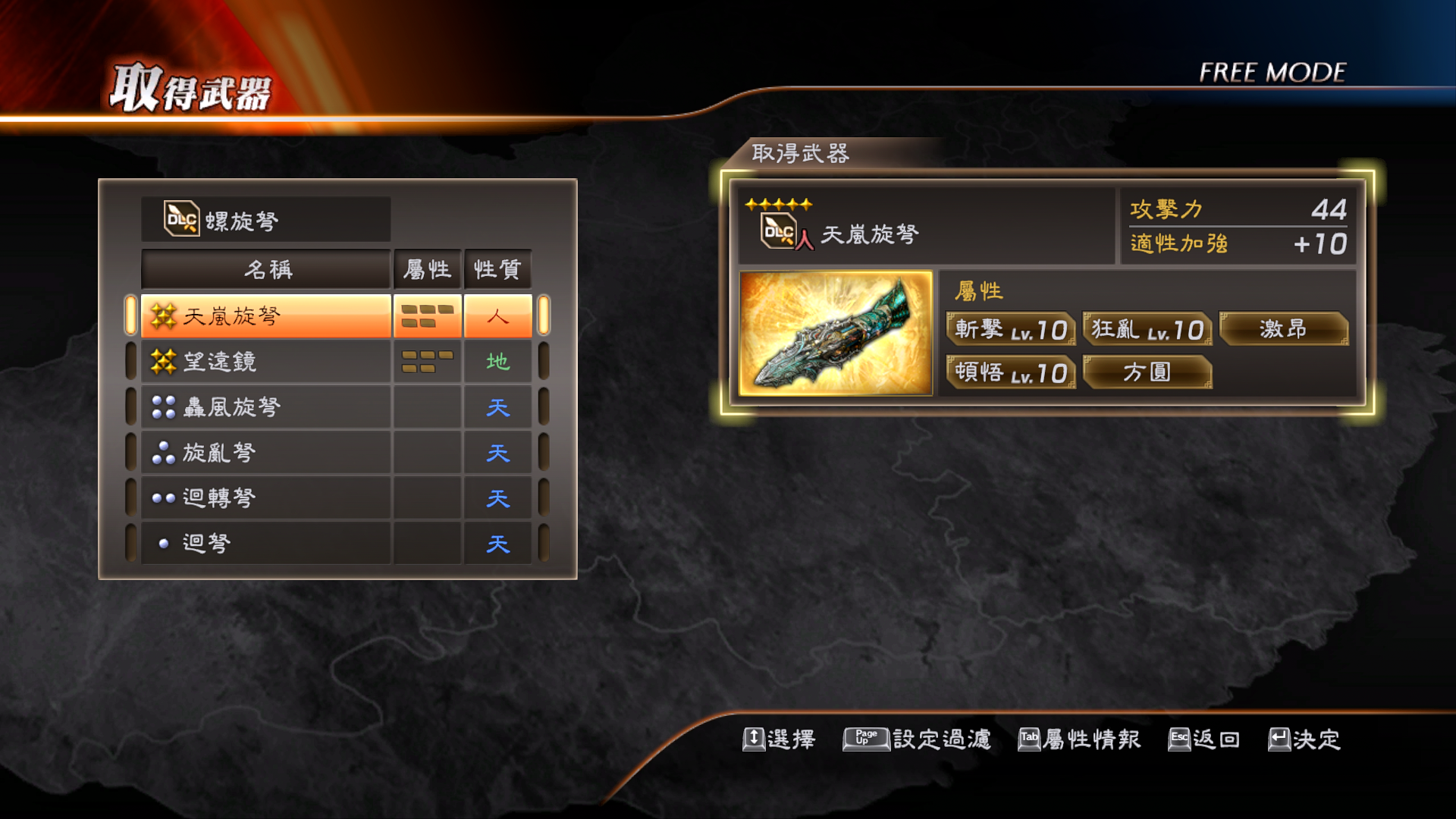Click the 方圓 attribute tag

[x=1147, y=372]
